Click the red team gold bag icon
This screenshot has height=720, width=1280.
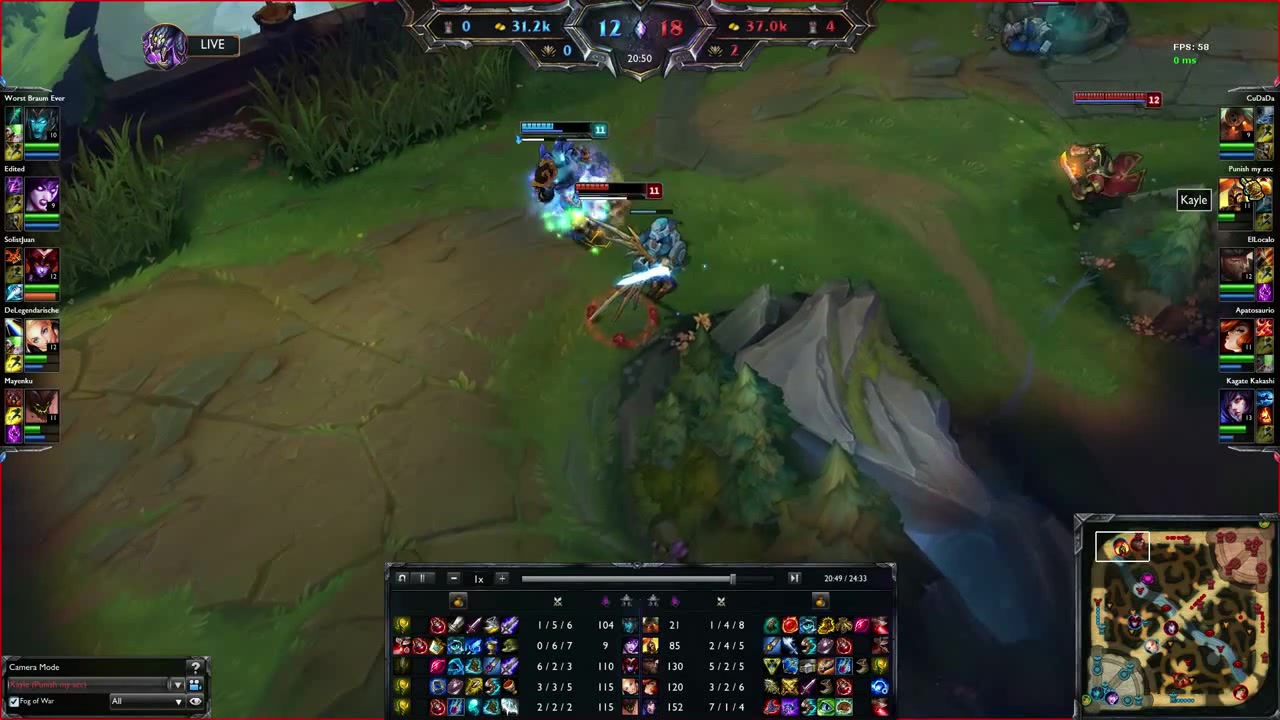click(x=820, y=601)
